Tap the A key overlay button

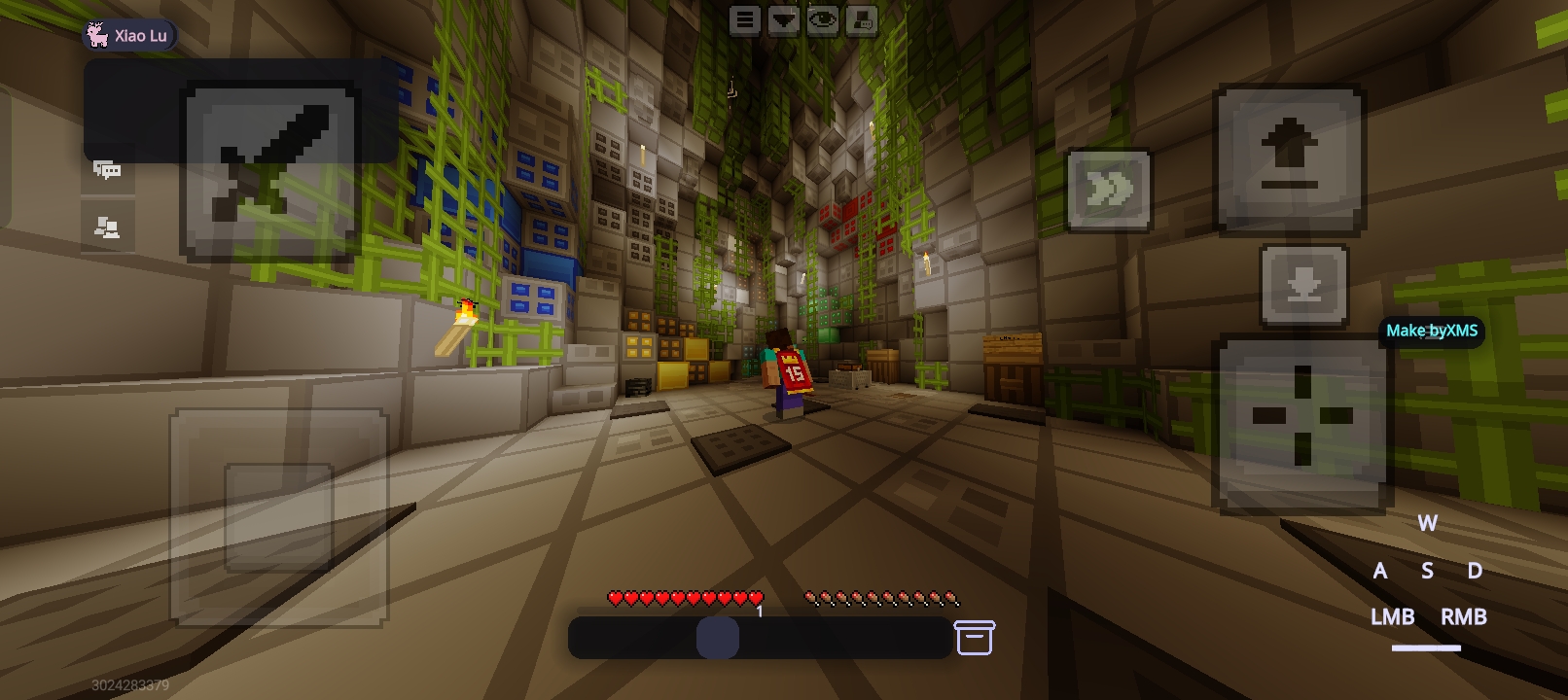[1379, 571]
